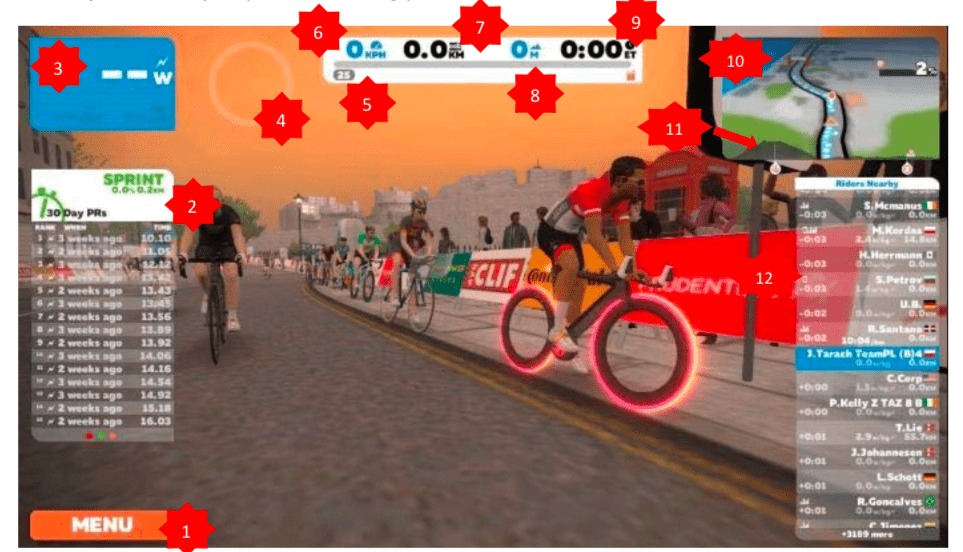Viewport: 963px width, 552px height.
Task: Select rider R.Goncalves in the list
Action: point(867,503)
